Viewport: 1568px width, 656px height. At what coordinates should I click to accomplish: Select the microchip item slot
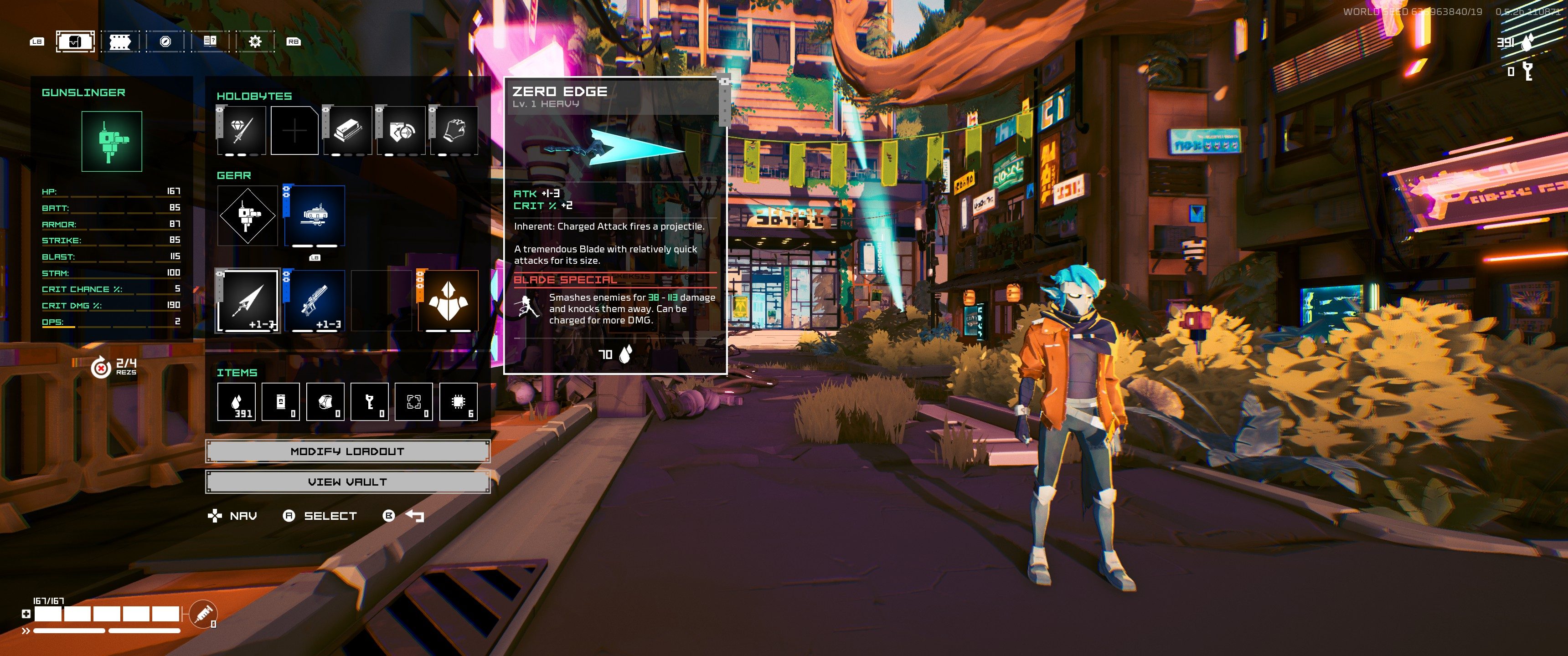tap(459, 402)
